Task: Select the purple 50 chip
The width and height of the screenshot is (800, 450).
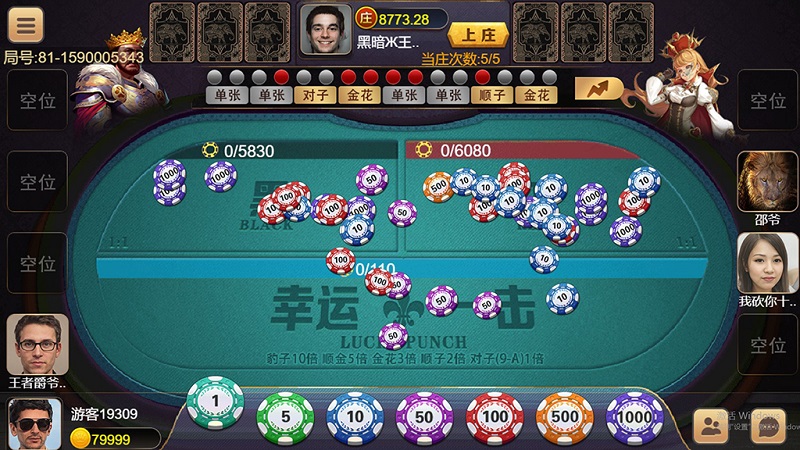Action: pos(425,416)
